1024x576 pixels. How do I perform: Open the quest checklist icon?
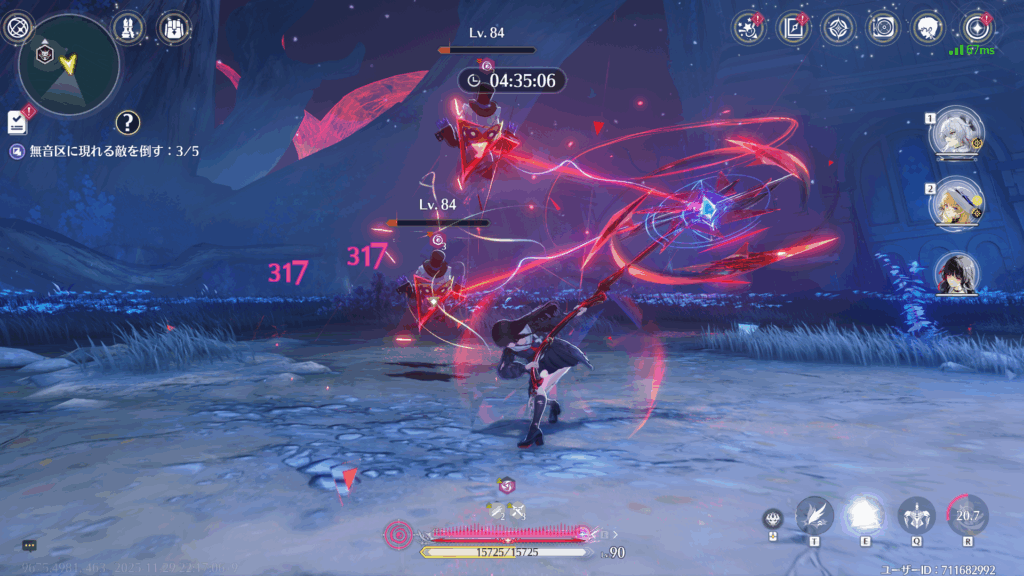click(17, 122)
